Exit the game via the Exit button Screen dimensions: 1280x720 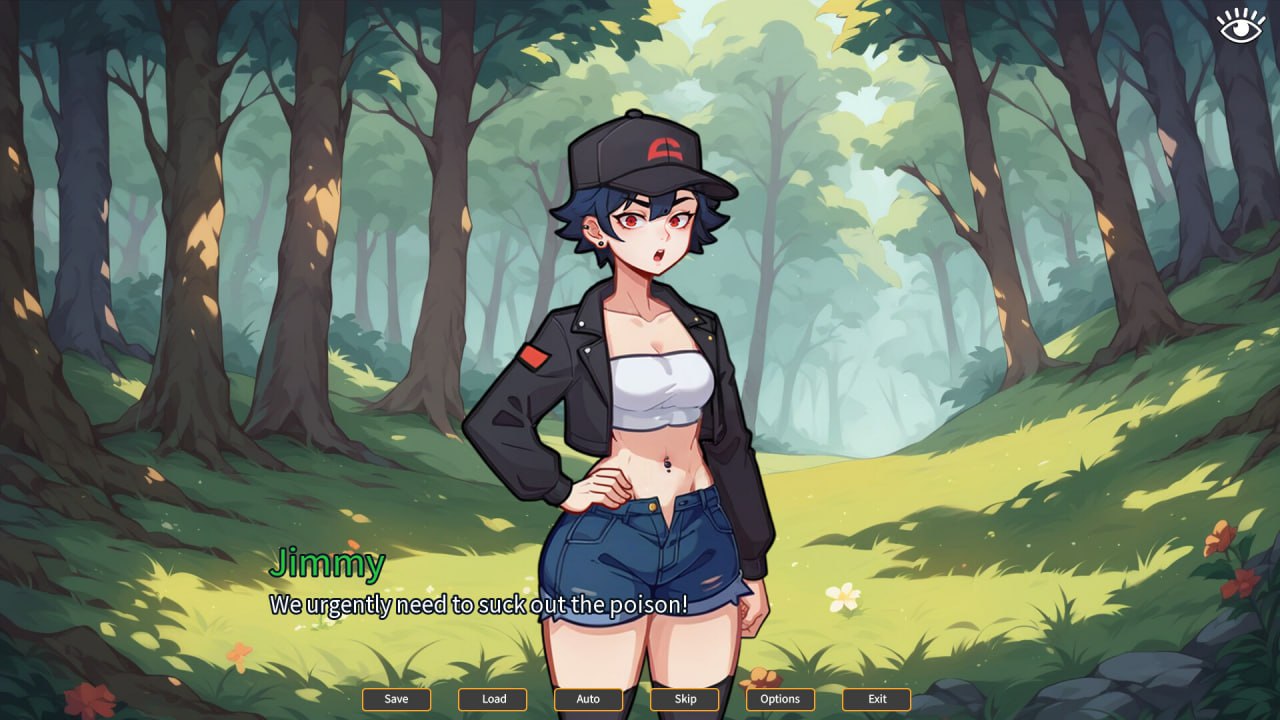tap(876, 699)
